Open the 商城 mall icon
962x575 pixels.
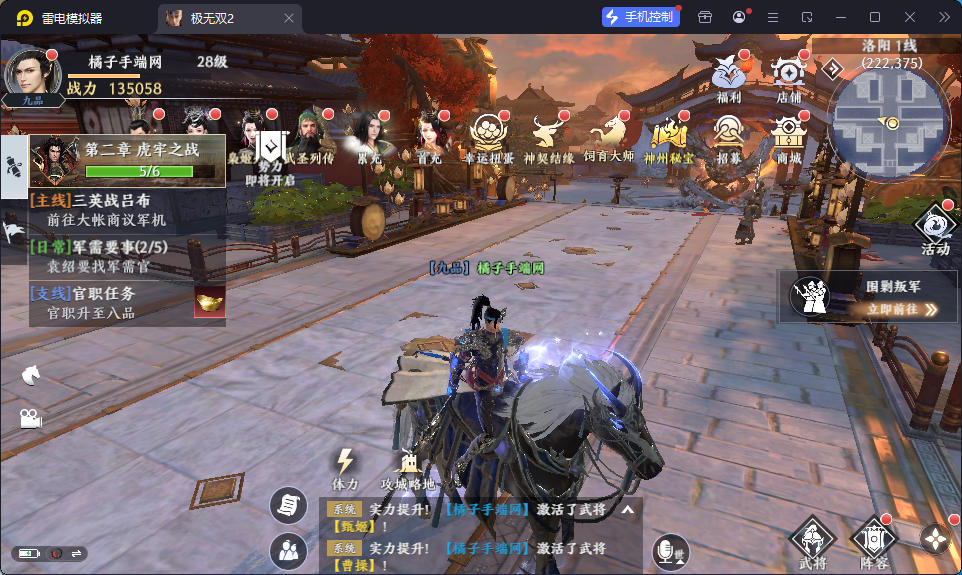788,137
